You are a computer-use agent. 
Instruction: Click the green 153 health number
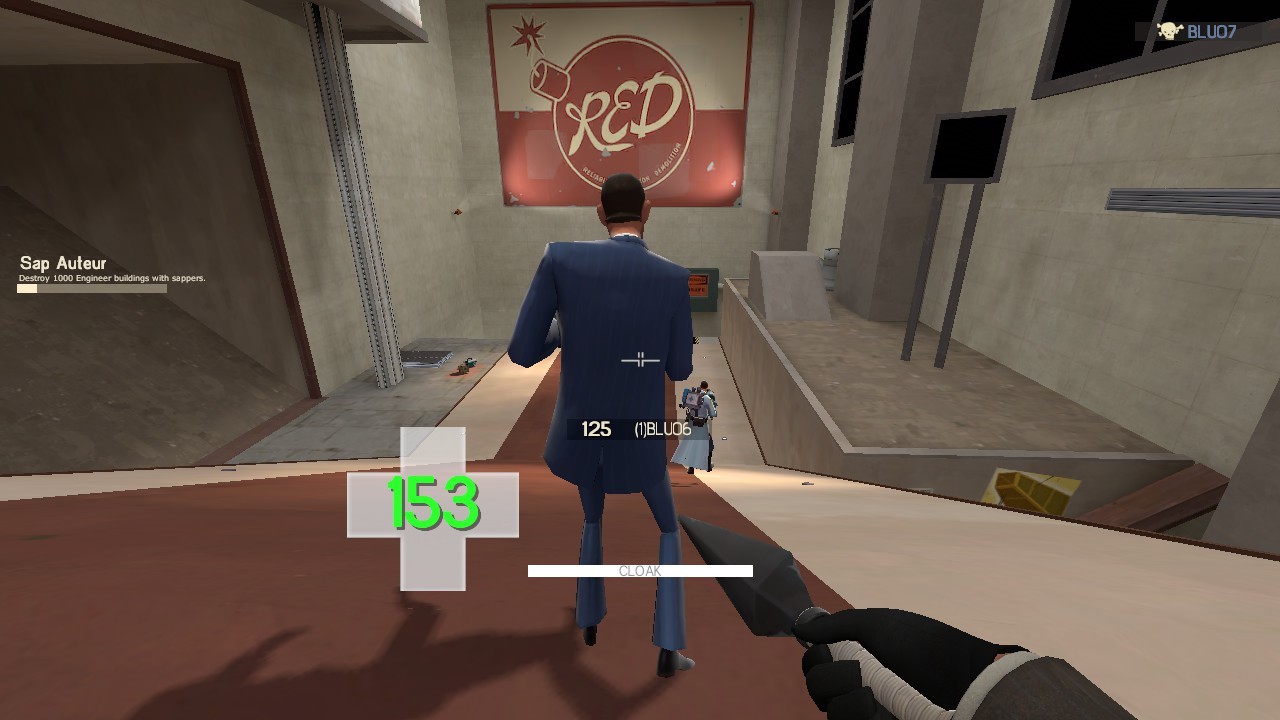[435, 503]
